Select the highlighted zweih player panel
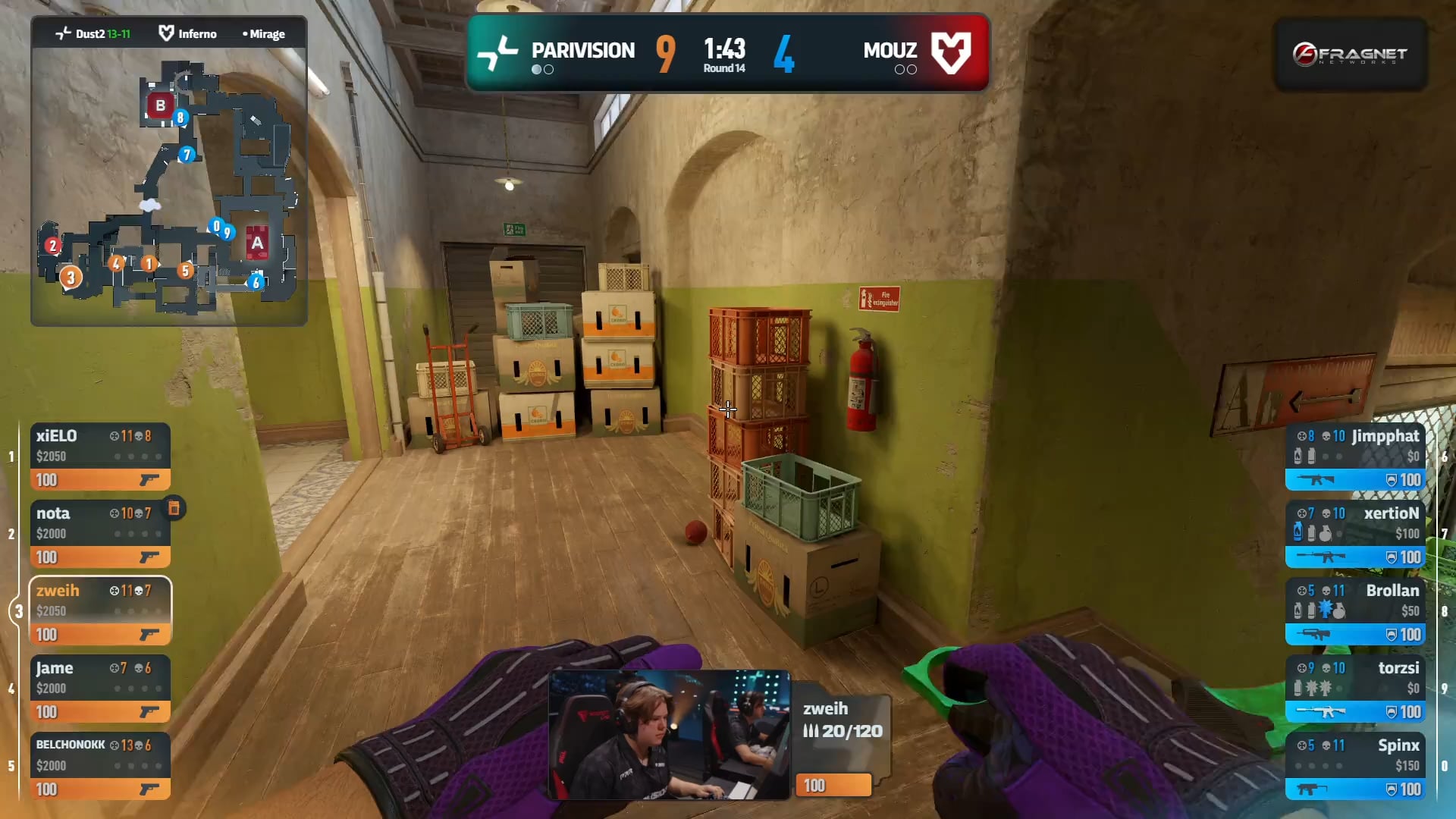Image resolution: width=1456 pixels, height=819 pixels. tap(99, 611)
